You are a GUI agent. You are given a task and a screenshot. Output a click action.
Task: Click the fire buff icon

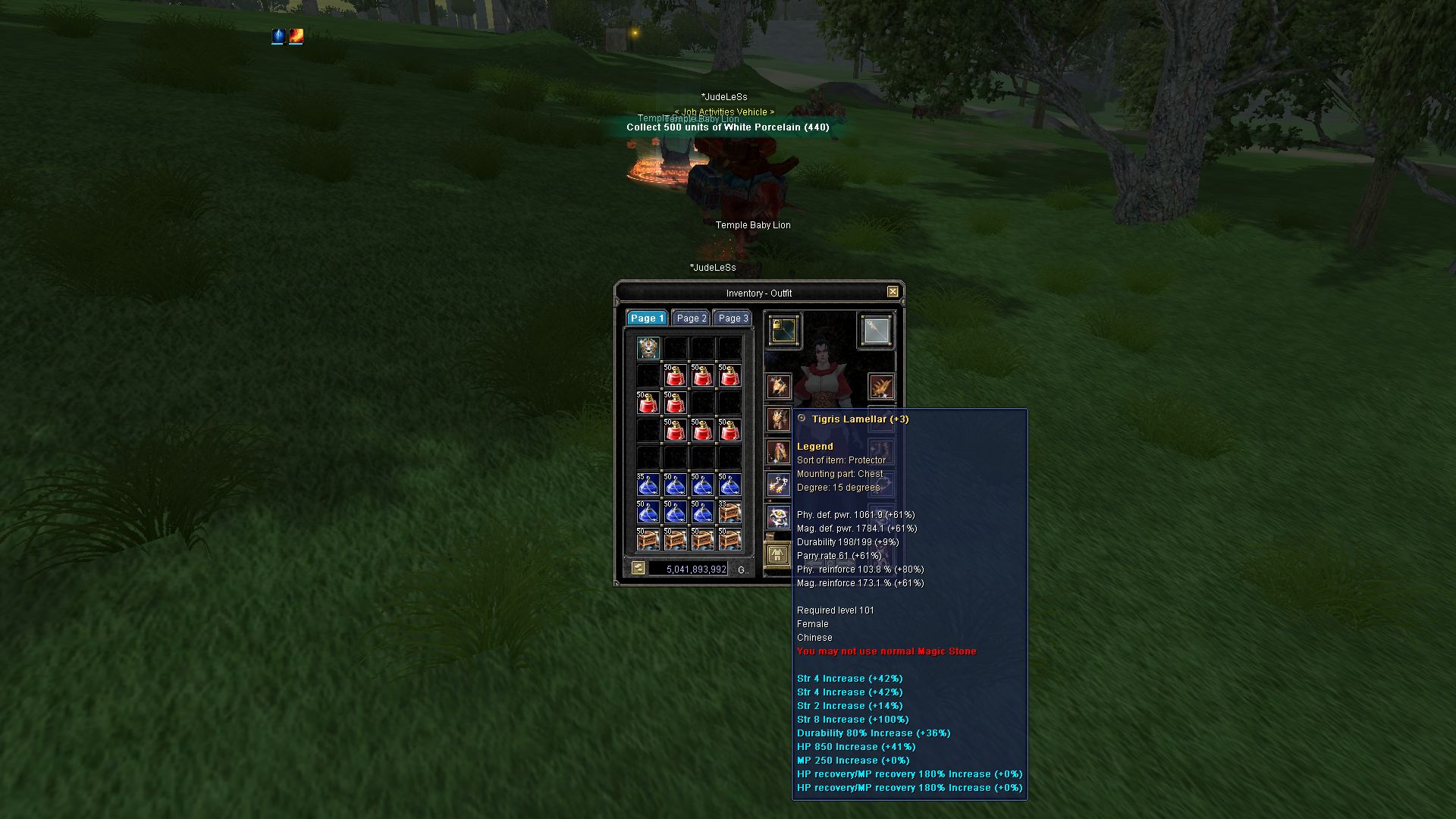(297, 36)
